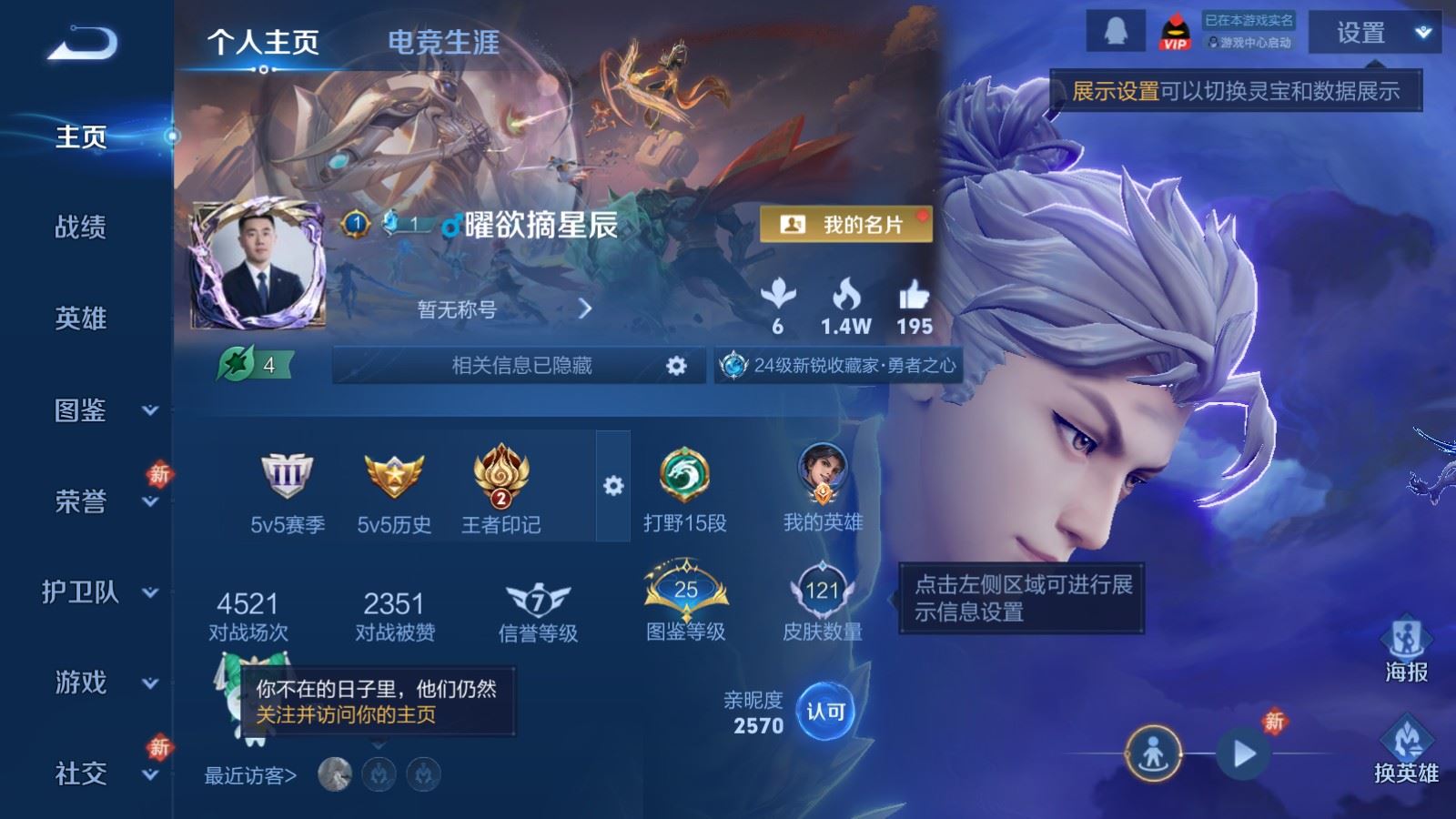Check the 图鉴等级 level 25 icon
Screen dimensions: 1456x819
[x=685, y=590]
